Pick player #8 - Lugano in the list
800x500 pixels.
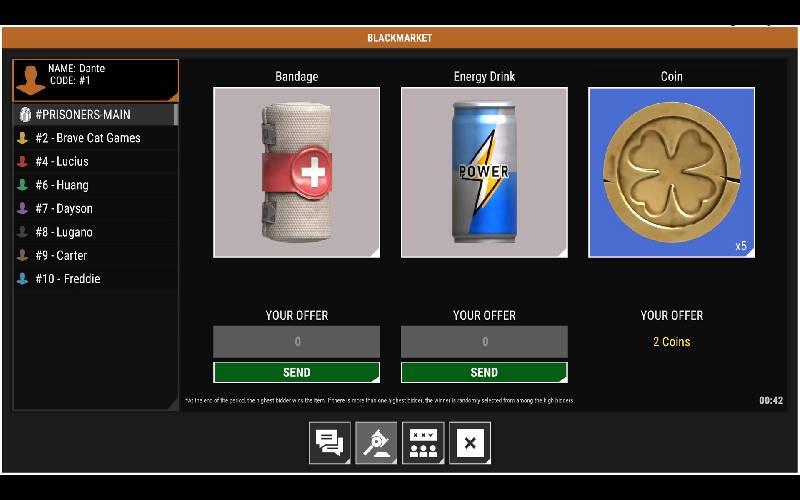(x=95, y=232)
